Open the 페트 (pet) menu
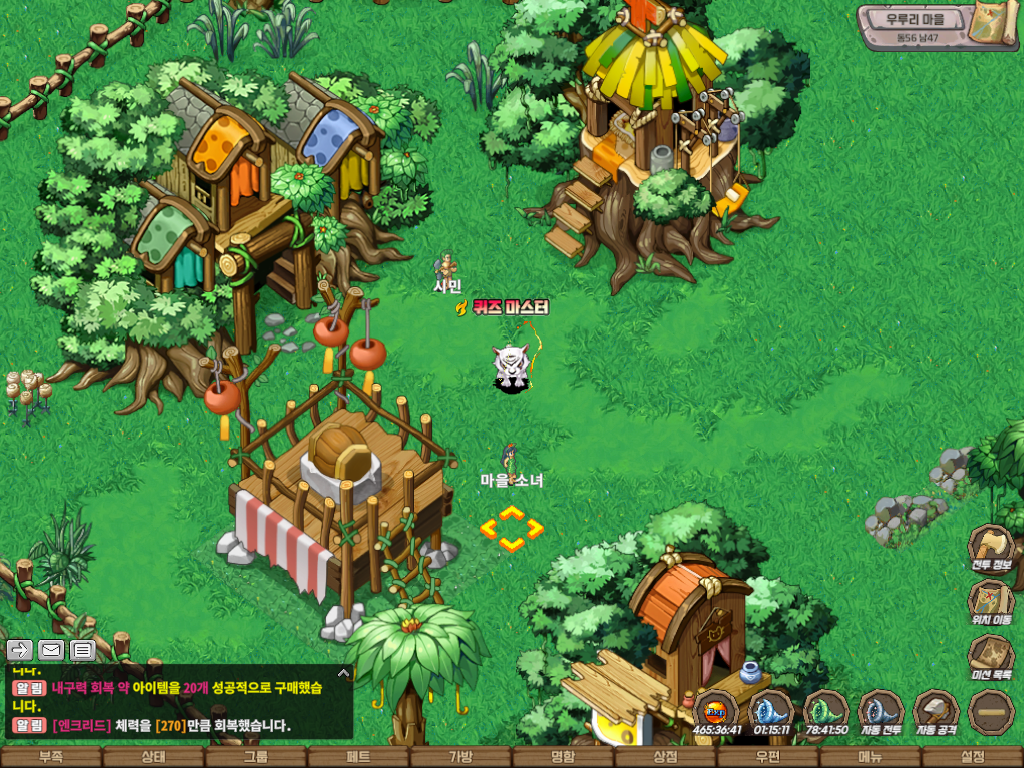Image resolution: width=1024 pixels, height=768 pixels. point(358,757)
